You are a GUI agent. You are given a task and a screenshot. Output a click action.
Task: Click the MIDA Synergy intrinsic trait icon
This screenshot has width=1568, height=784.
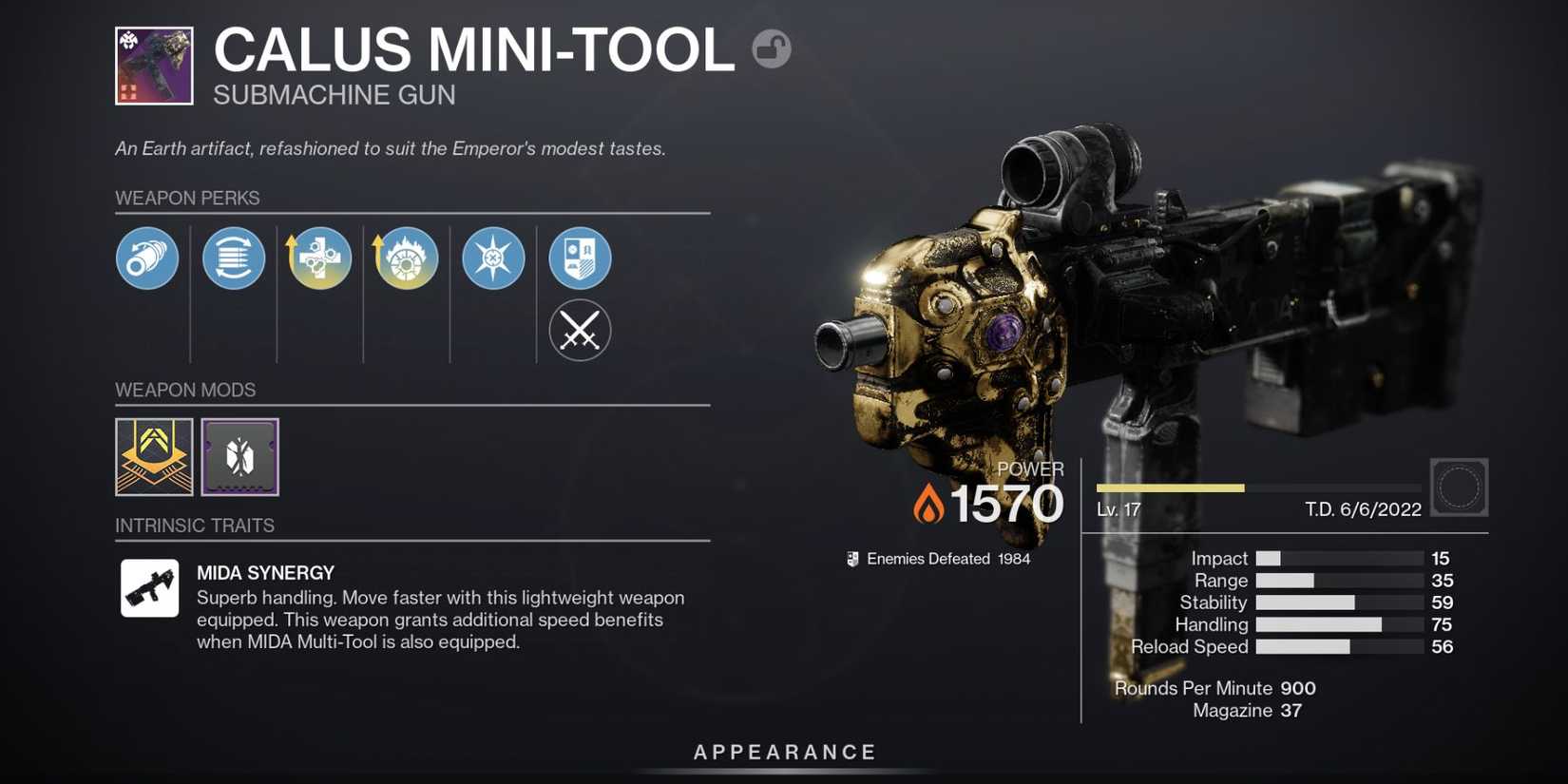[x=148, y=588]
